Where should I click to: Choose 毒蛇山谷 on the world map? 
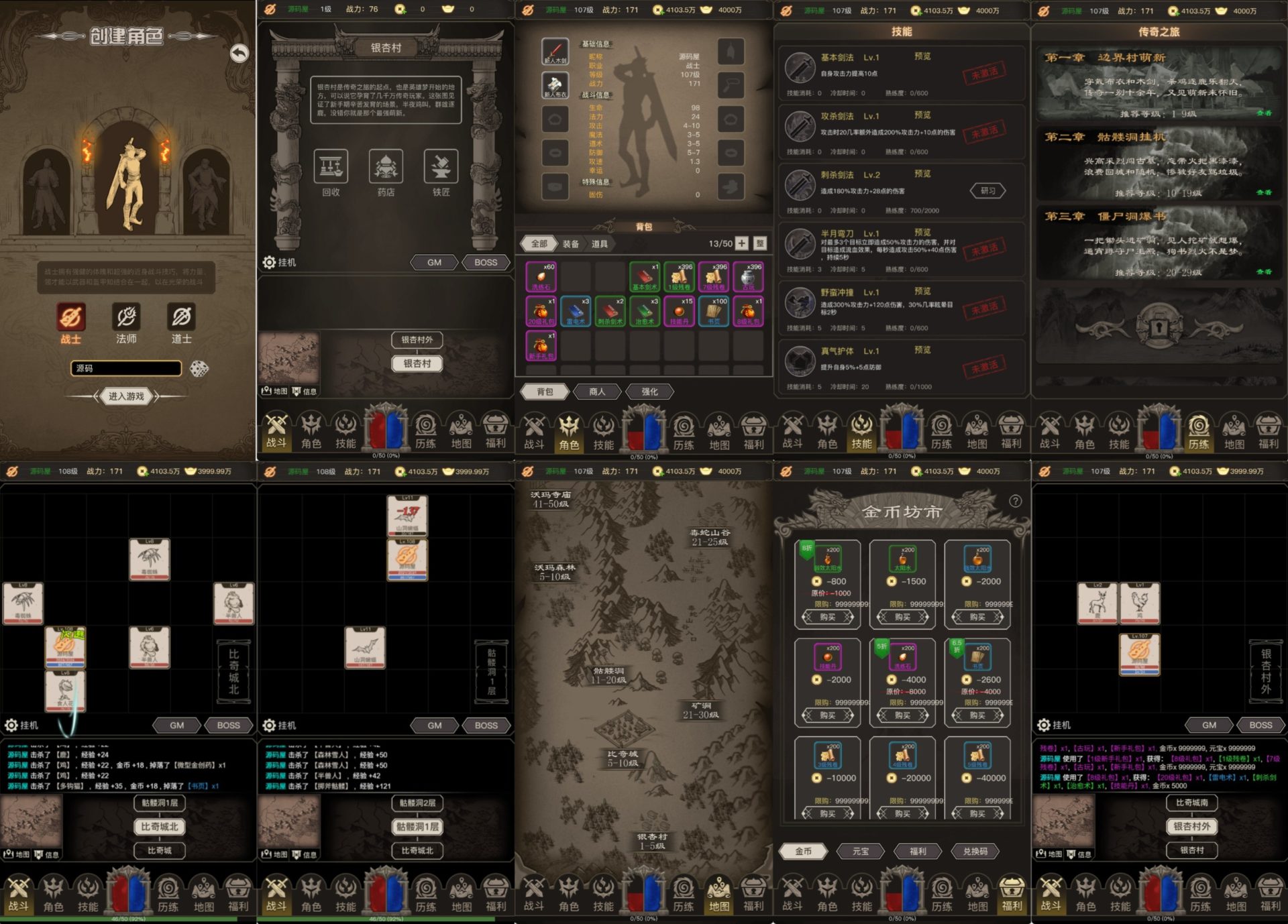[x=710, y=537]
